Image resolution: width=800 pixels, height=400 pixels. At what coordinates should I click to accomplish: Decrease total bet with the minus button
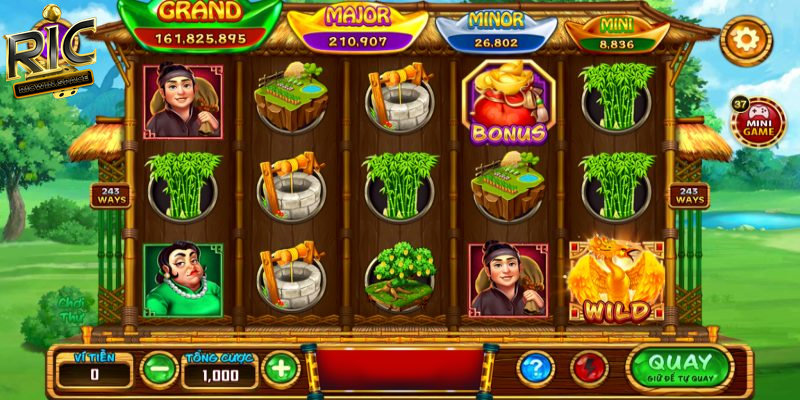[x=159, y=369]
